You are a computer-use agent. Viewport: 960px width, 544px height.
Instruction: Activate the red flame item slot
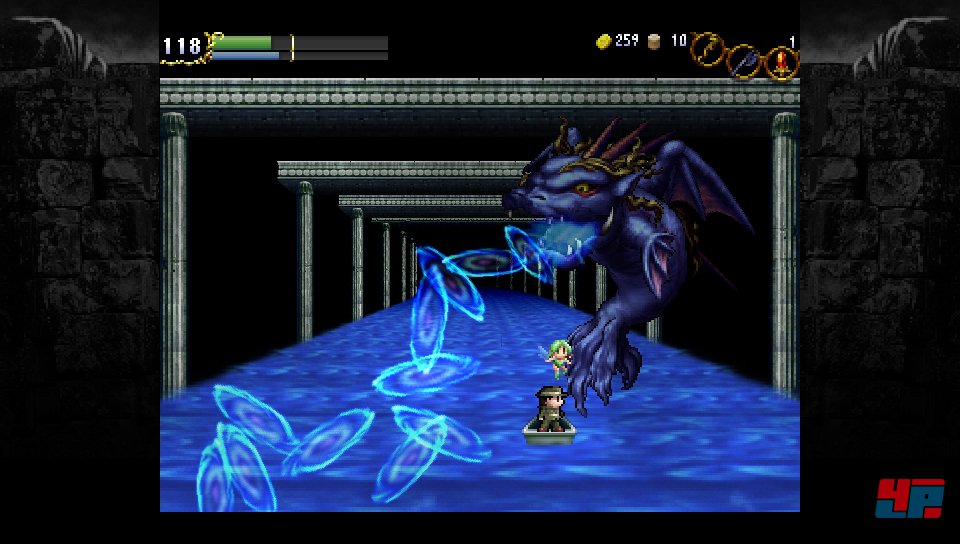[x=781, y=64]
